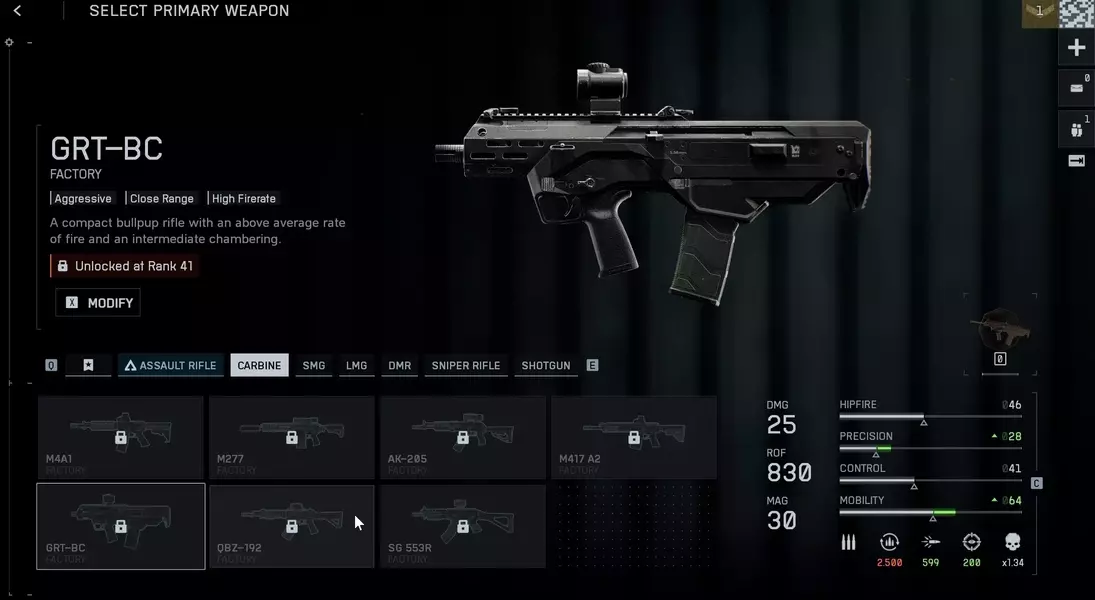Click the small weapon preview thumbnail
Image resolution: width=1095 pixels, height=600 pixels.
click(999, 329)
